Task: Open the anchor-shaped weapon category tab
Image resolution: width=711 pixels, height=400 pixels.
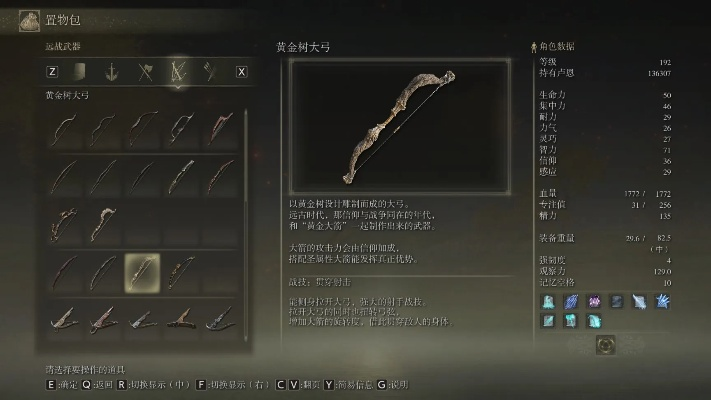Action: 114,71
